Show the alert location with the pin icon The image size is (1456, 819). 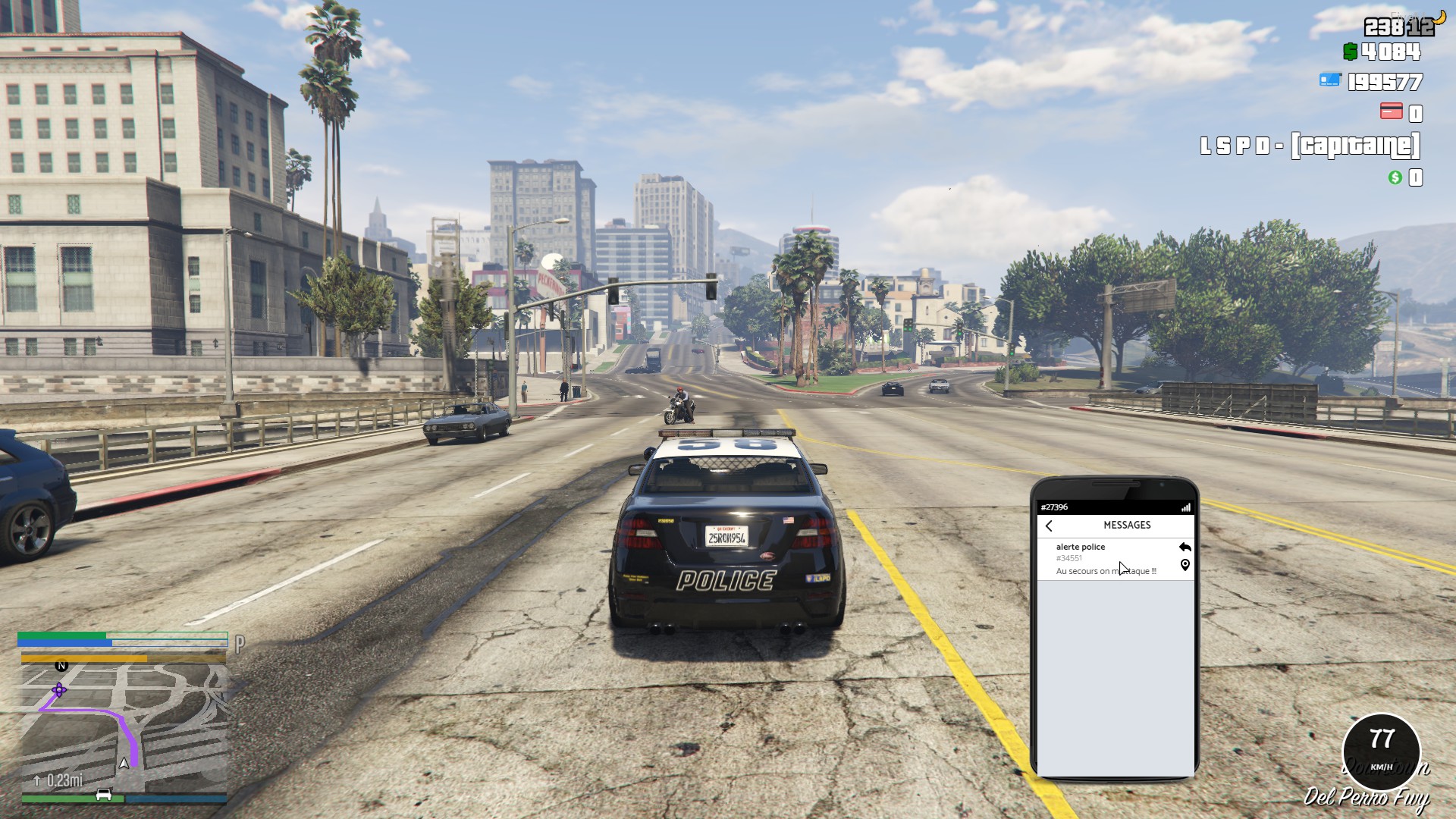point(1185,565)
